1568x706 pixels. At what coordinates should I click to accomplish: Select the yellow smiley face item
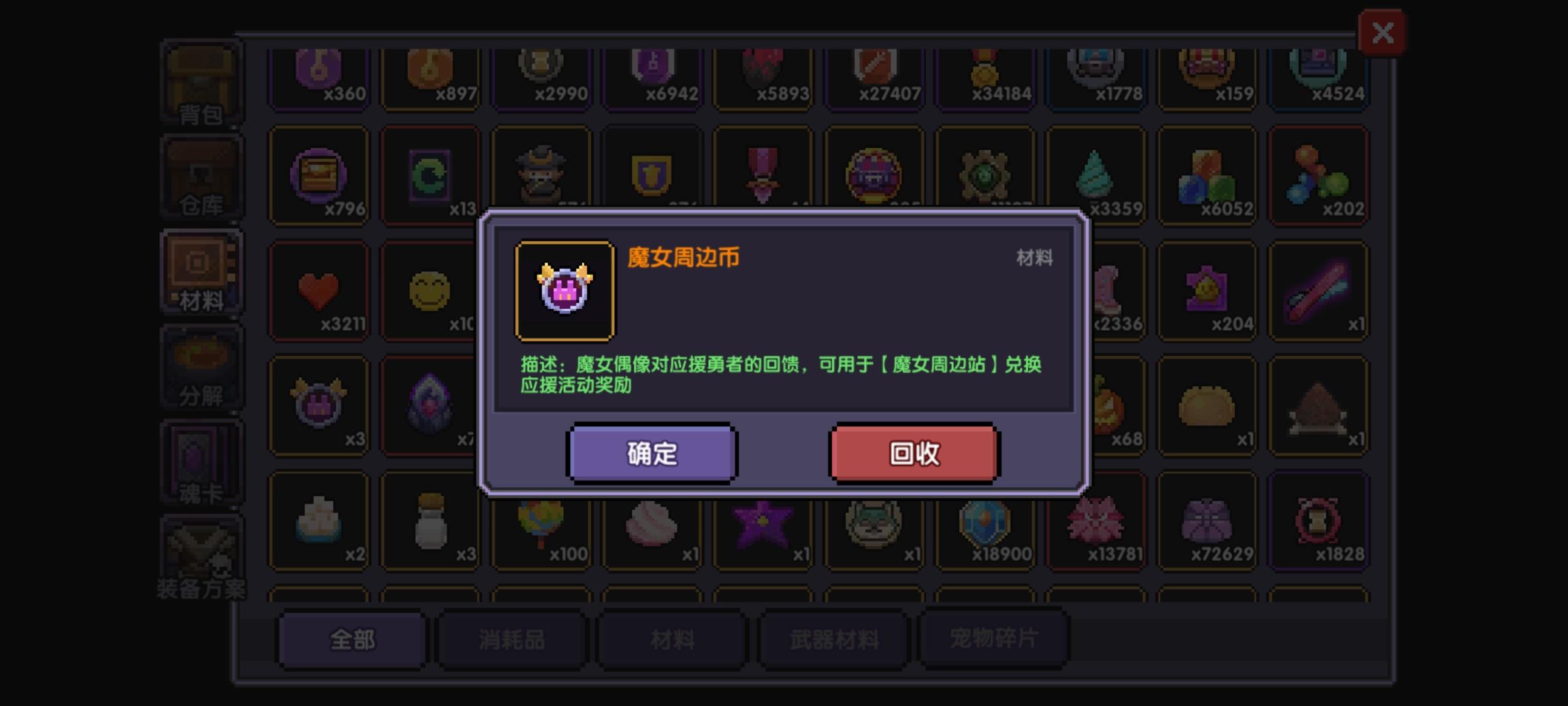[430, 291]
